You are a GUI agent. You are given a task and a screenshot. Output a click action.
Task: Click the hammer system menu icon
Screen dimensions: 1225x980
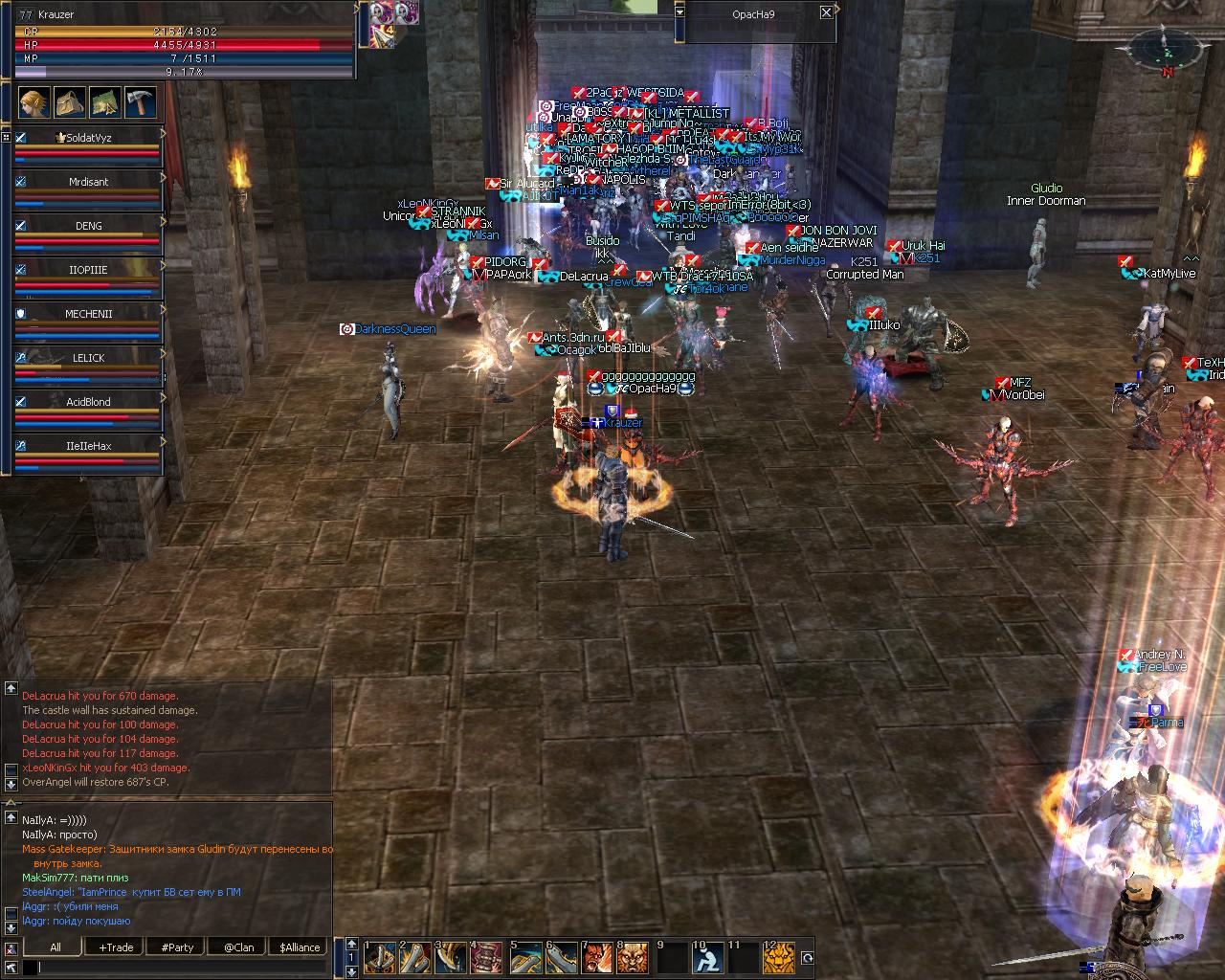tap(140, 101)
